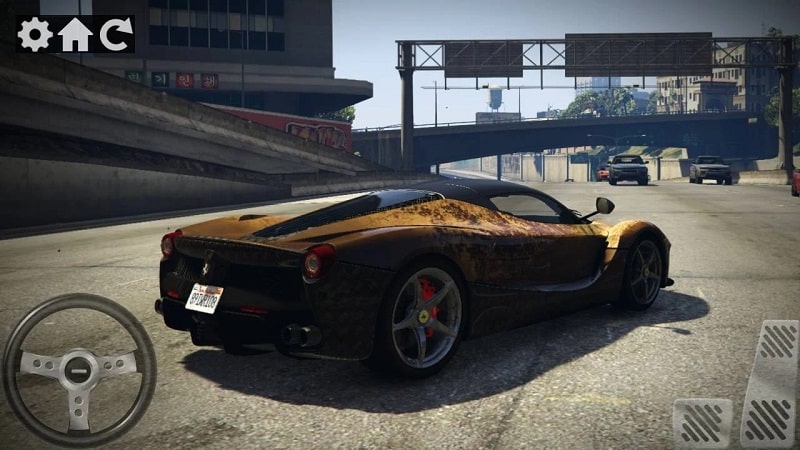Tap the steering wheel control
The image size is (800, 450).
click(x=79, y=369)
